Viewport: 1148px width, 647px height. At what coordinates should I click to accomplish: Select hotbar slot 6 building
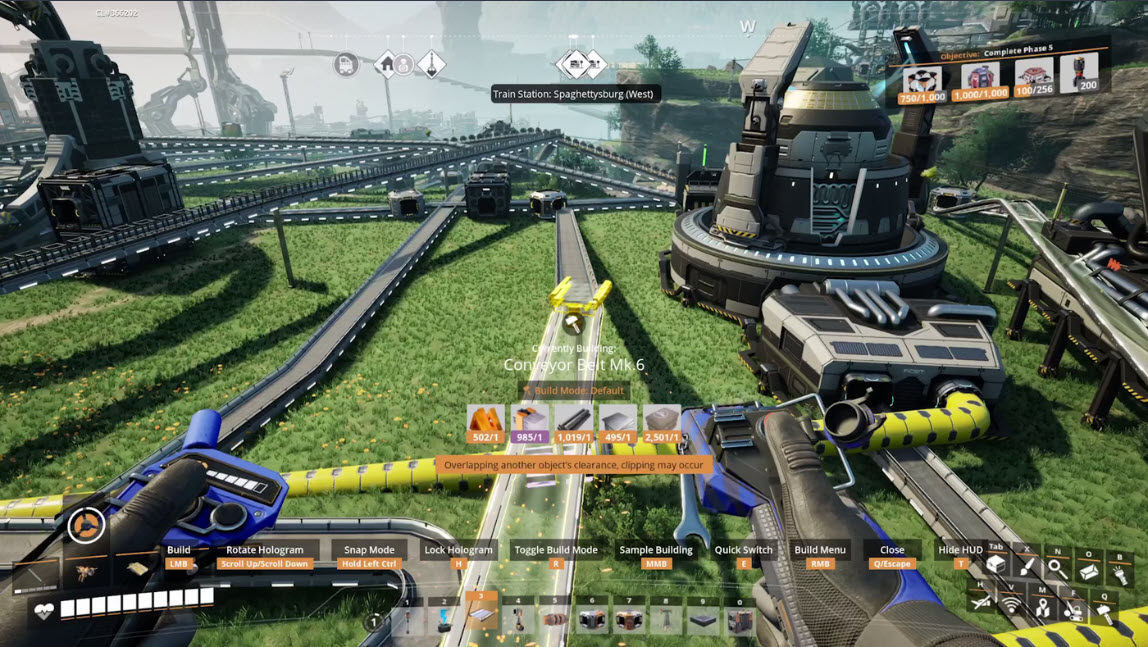pyautogui.click(x=592, y=620)
